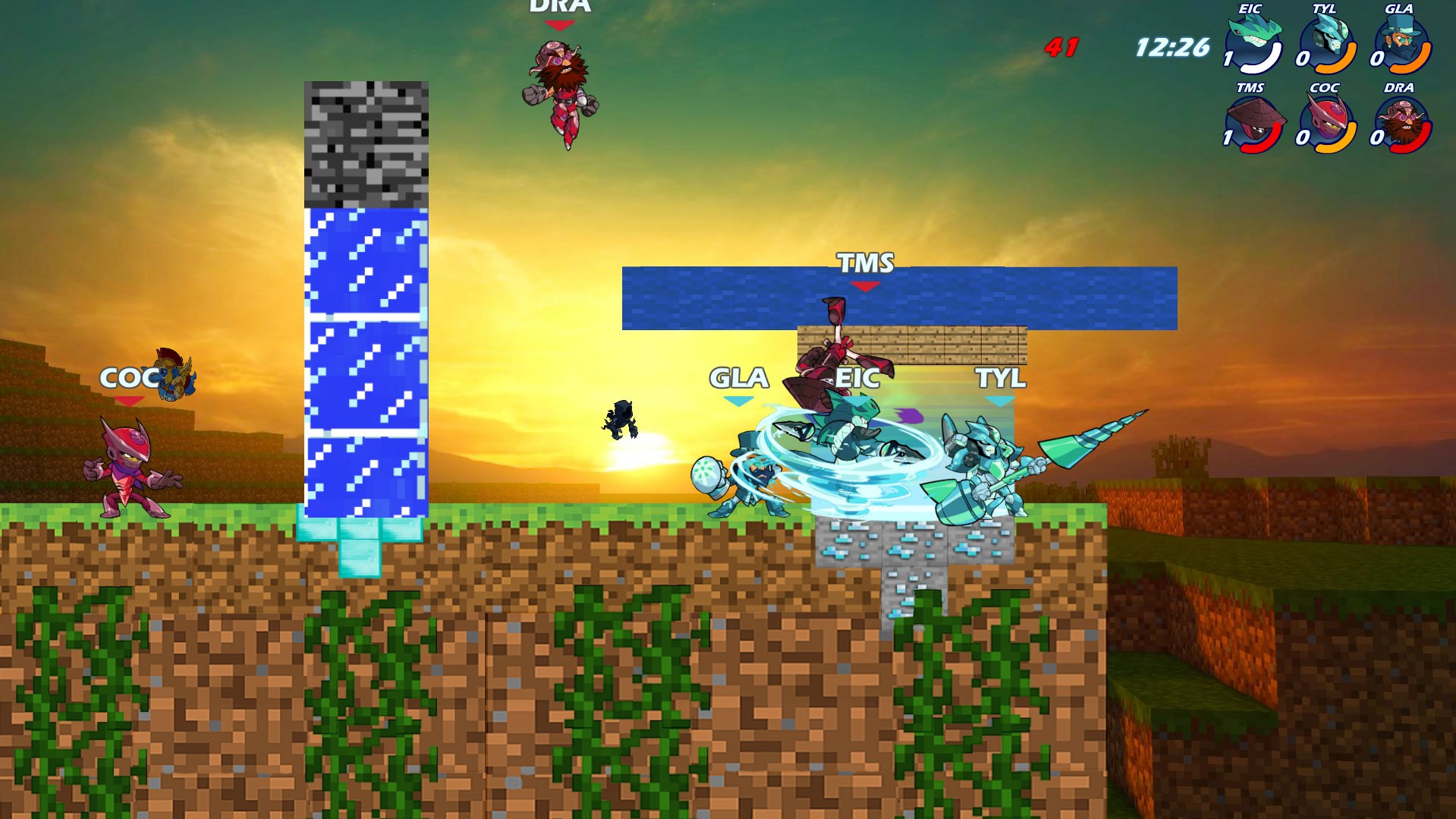This screenshot has width=1456, height=819.
Task: Click the TYL name tag label
Action: coord(1000,377)
